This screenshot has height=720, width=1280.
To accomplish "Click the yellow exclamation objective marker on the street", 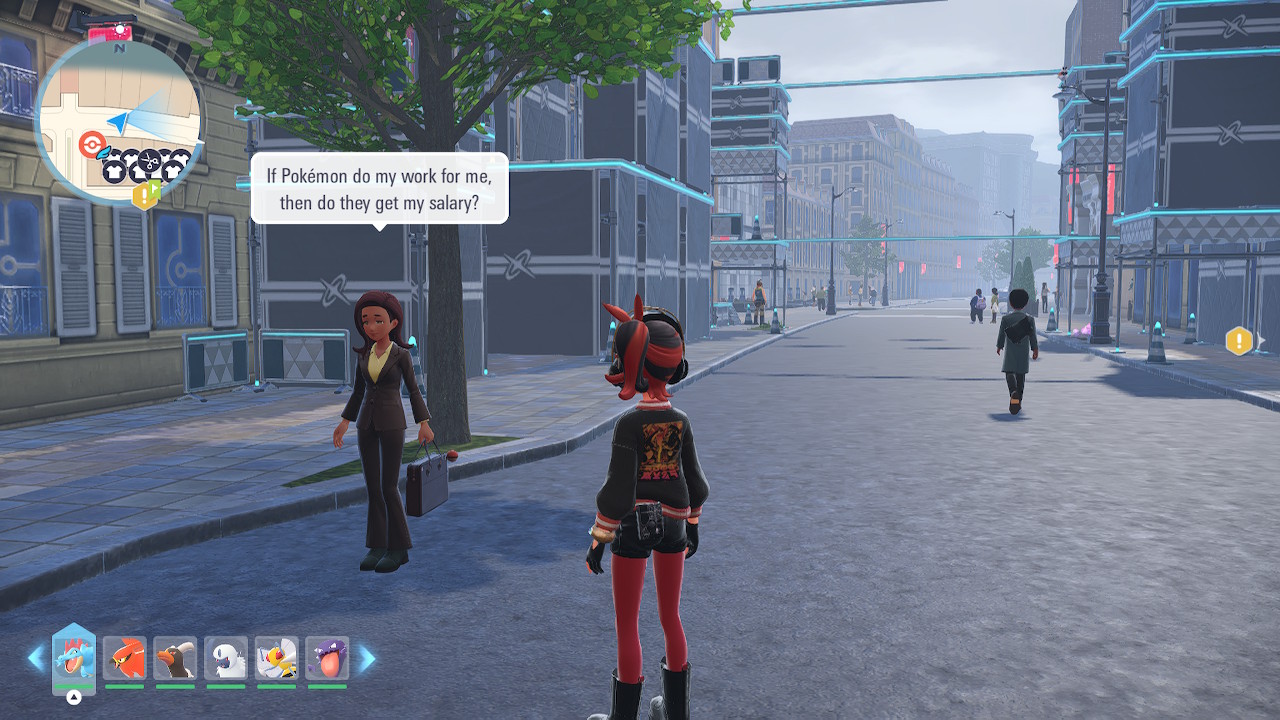I will tap(1238, 342).
